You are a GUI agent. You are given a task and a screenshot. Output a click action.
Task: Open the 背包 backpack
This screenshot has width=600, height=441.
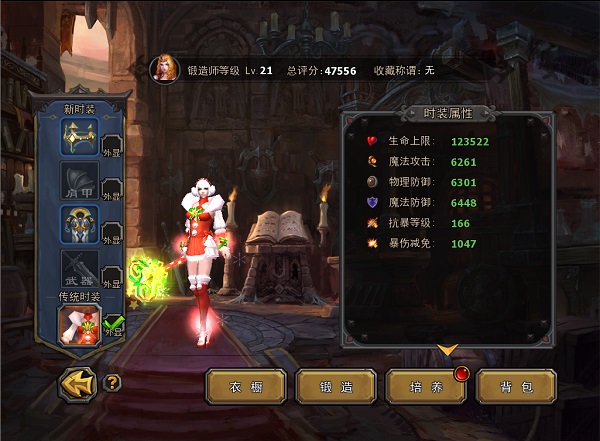click(x=516, y=386)
